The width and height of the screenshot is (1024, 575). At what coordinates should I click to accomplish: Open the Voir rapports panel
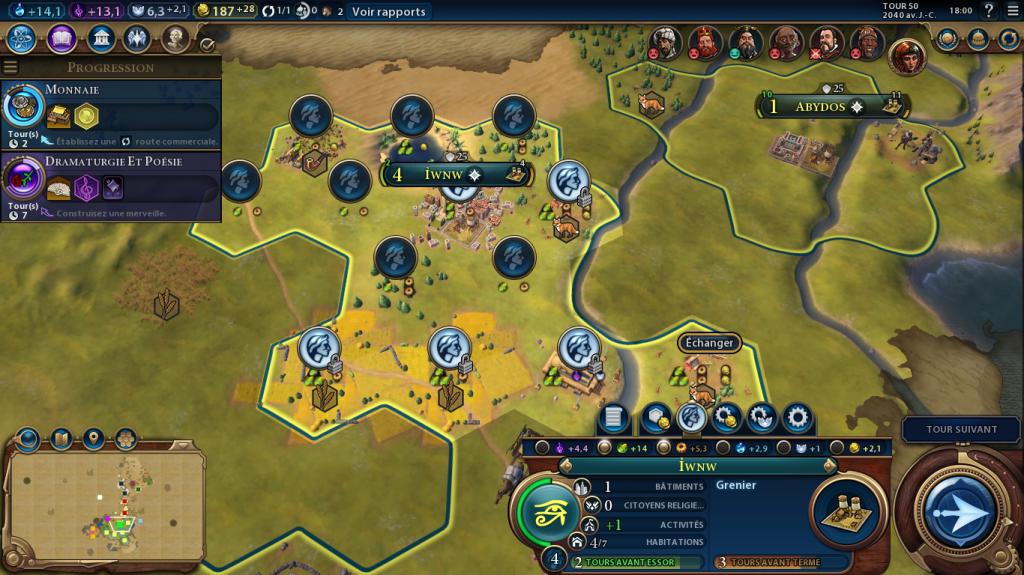click(x=388, y=12)
